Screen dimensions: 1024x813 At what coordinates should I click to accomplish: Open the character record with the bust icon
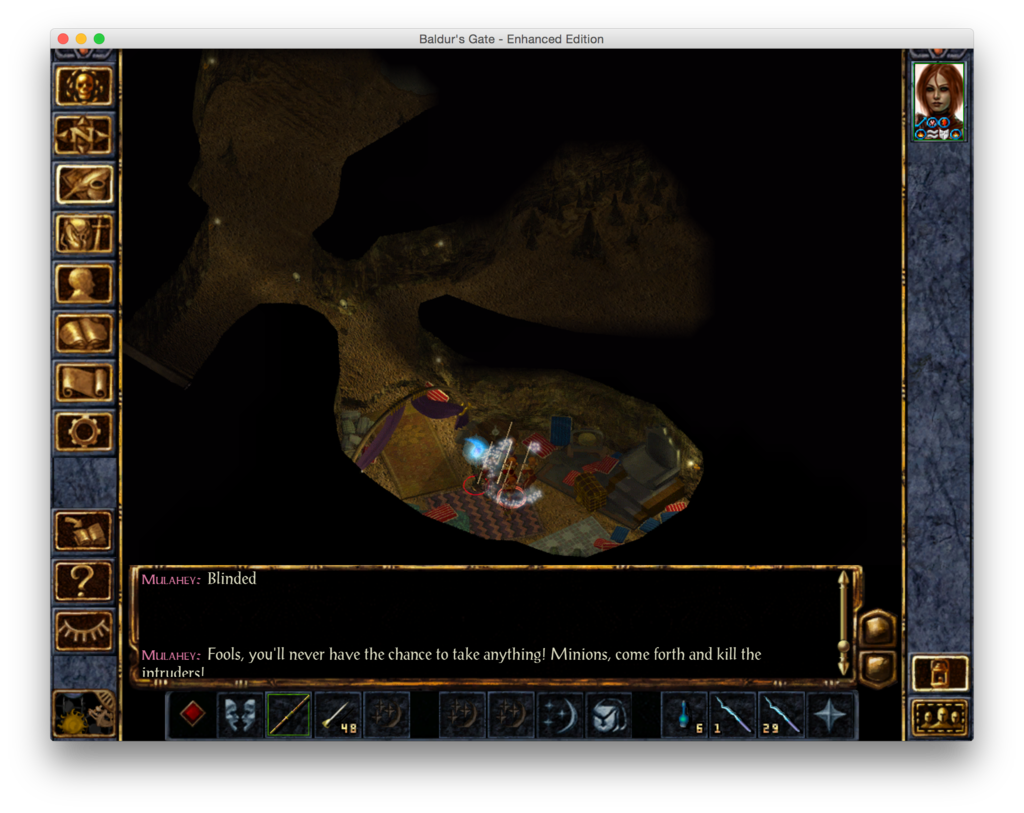[84, 283]
